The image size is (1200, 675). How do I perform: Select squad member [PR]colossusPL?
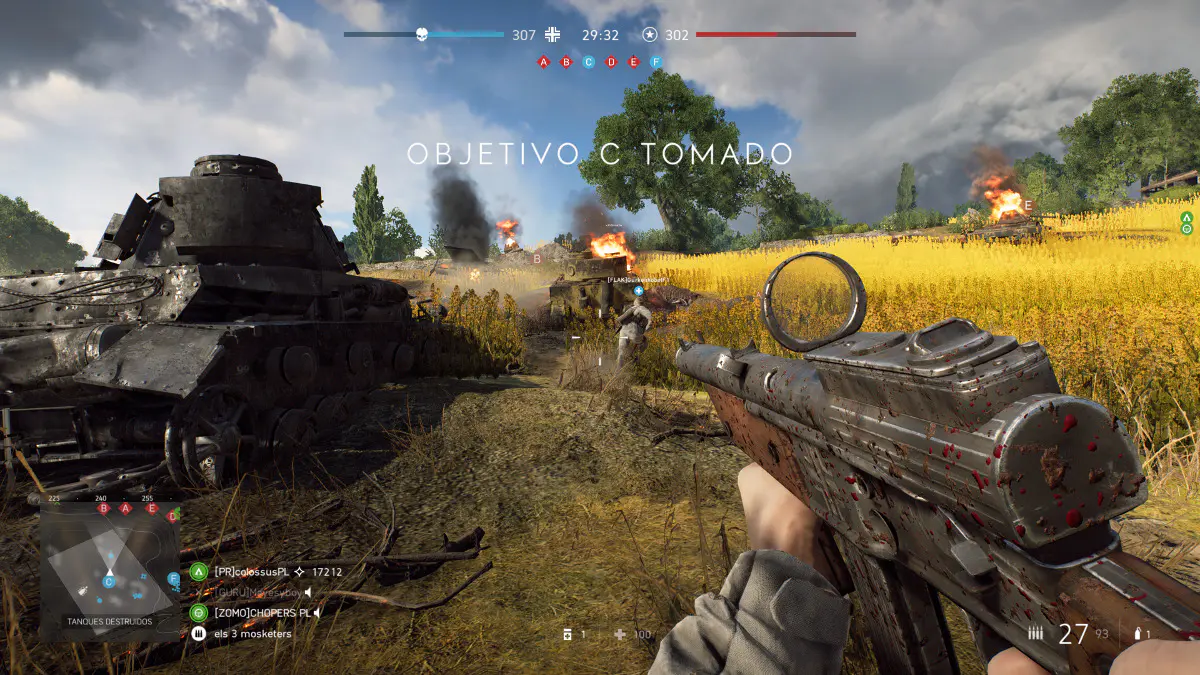coord(251,572)
